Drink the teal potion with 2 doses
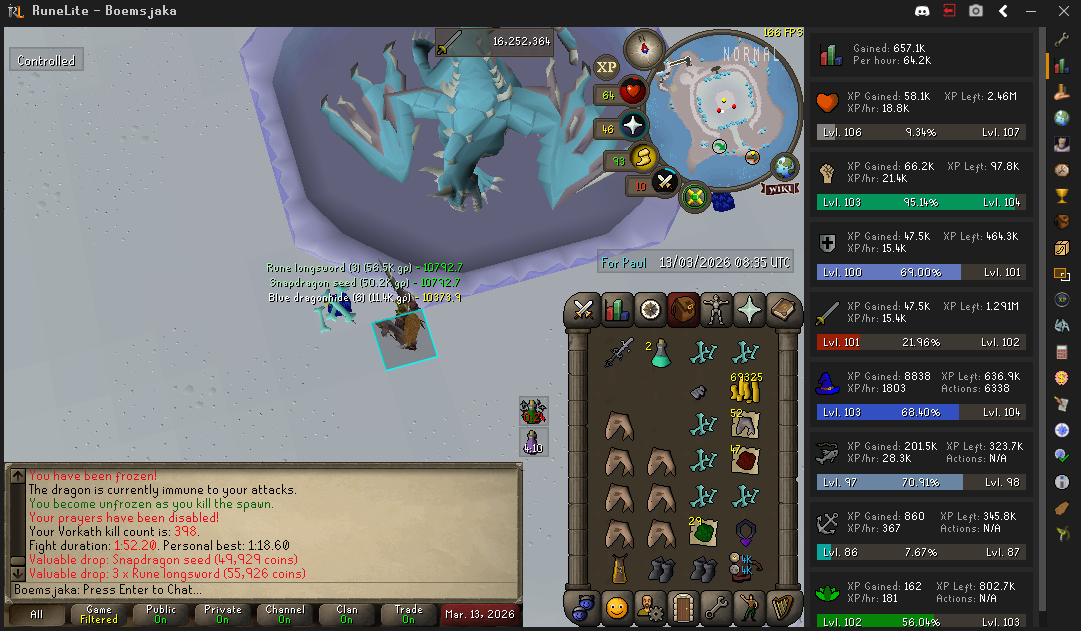The height and width of the screenshot is (631, 1081). [660, 352]
